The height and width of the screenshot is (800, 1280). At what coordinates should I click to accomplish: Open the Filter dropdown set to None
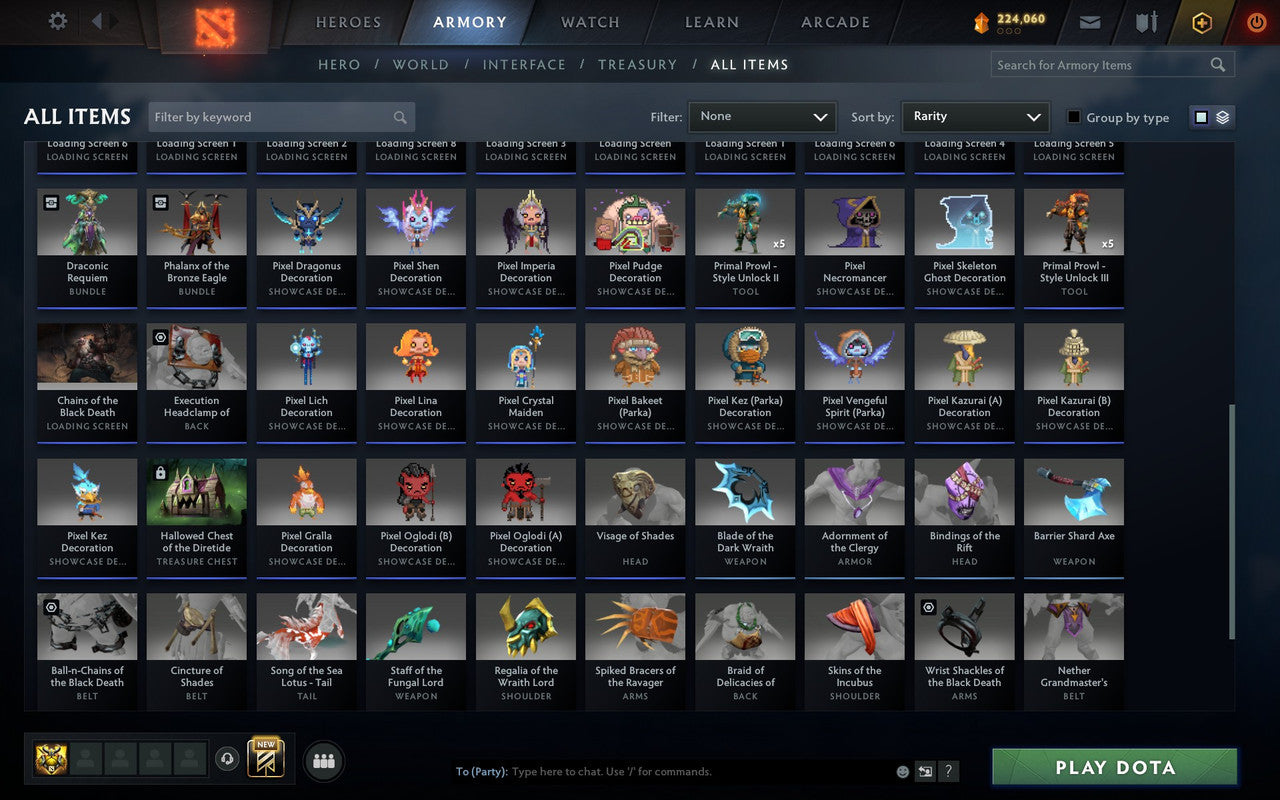tap(762, 116)
